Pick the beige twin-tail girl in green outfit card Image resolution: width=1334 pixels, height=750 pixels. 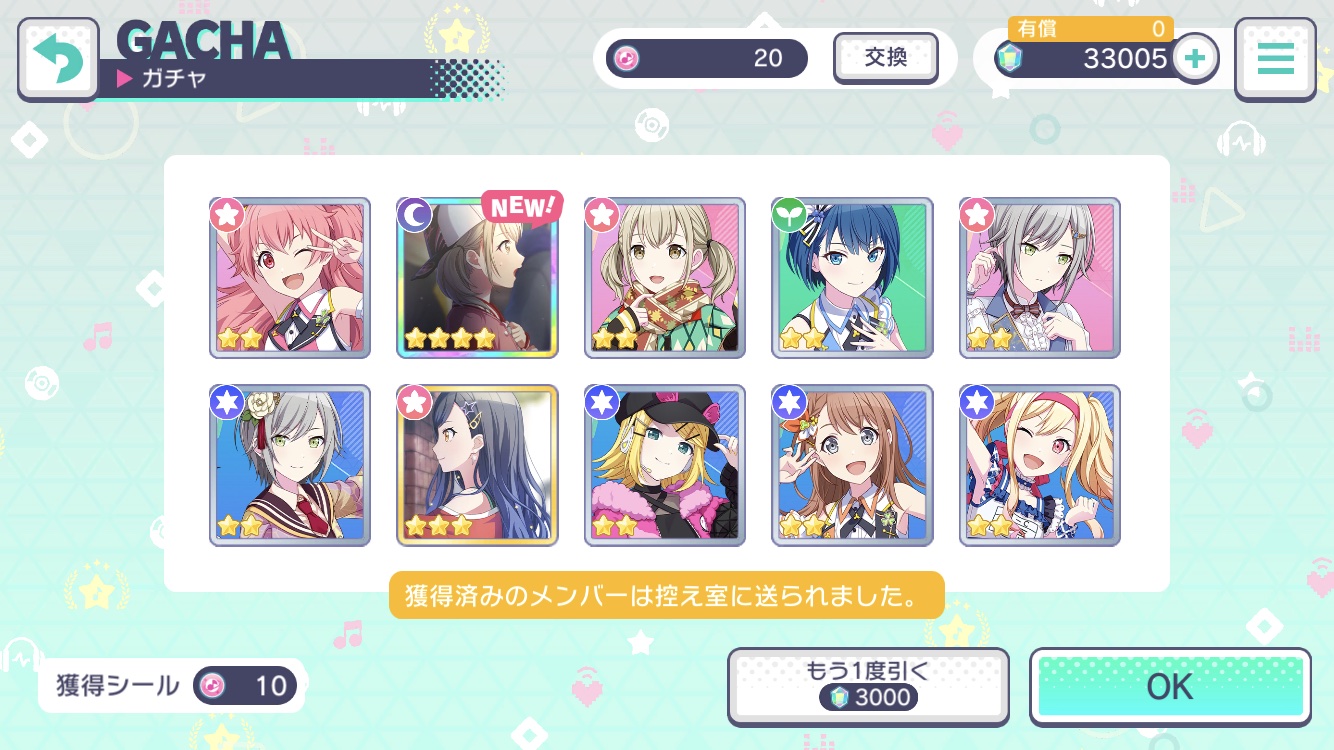665,278
